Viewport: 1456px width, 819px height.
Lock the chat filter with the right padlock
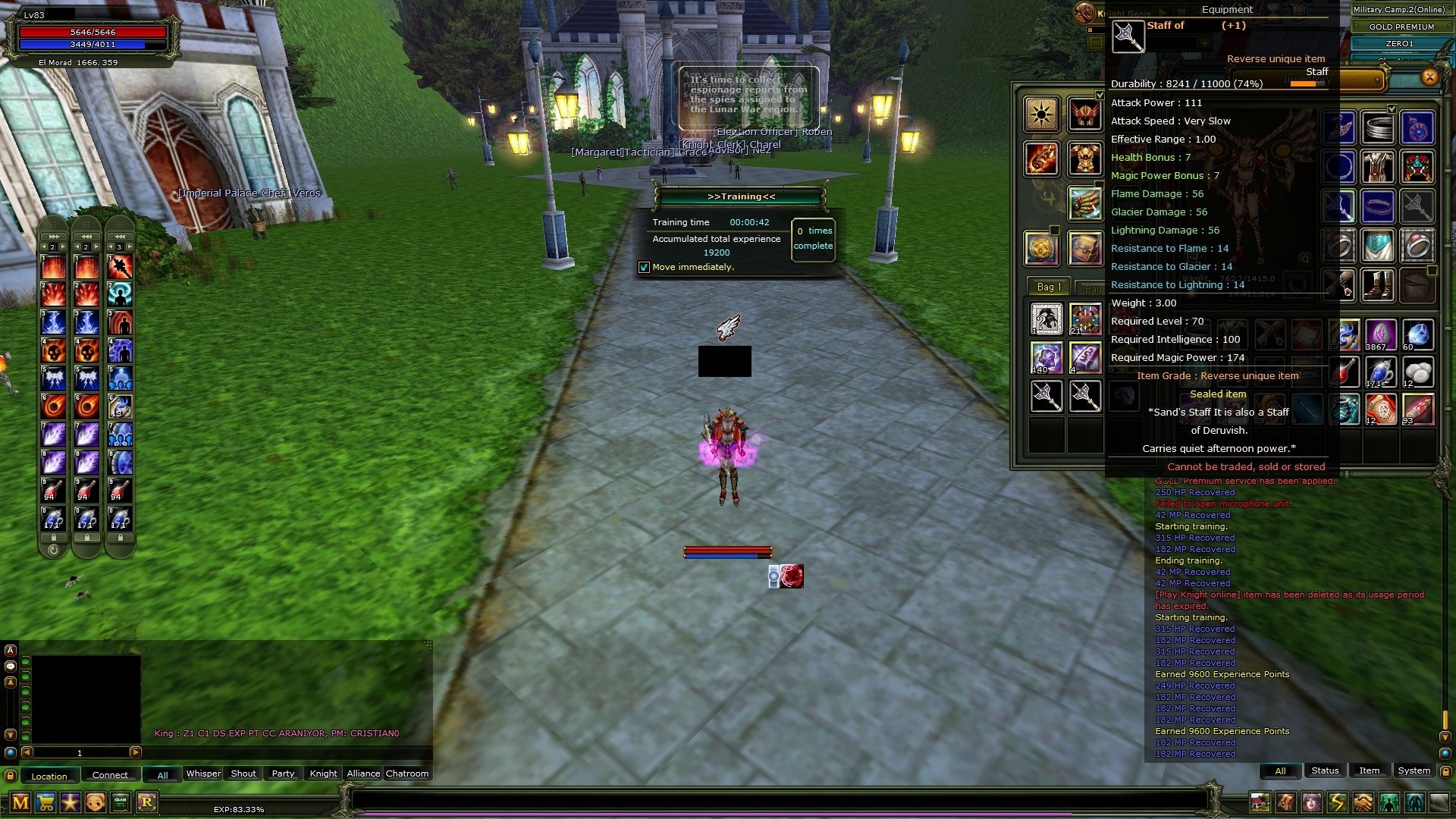point(1445,771)
